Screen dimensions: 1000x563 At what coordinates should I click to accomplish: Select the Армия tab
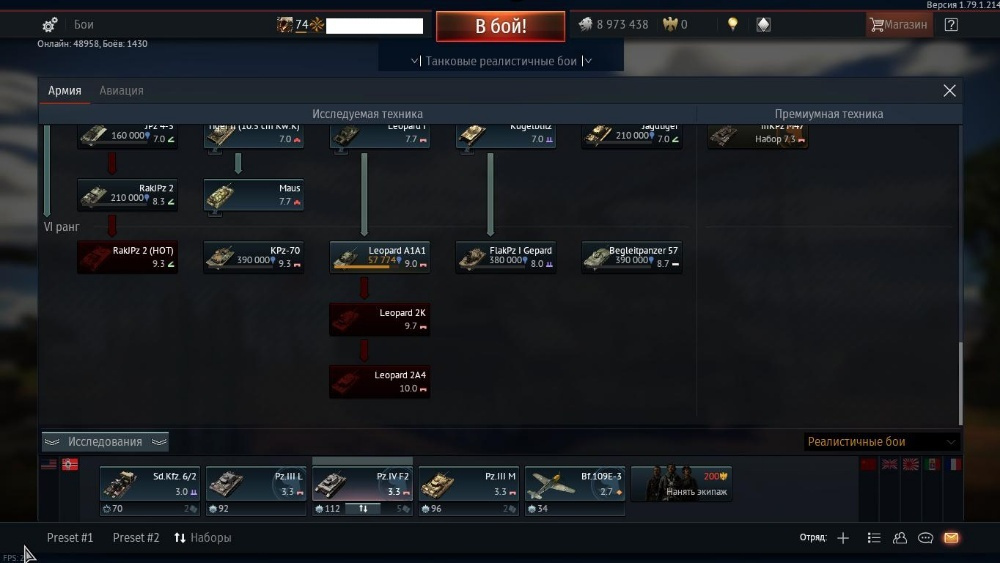click(65, 91)
